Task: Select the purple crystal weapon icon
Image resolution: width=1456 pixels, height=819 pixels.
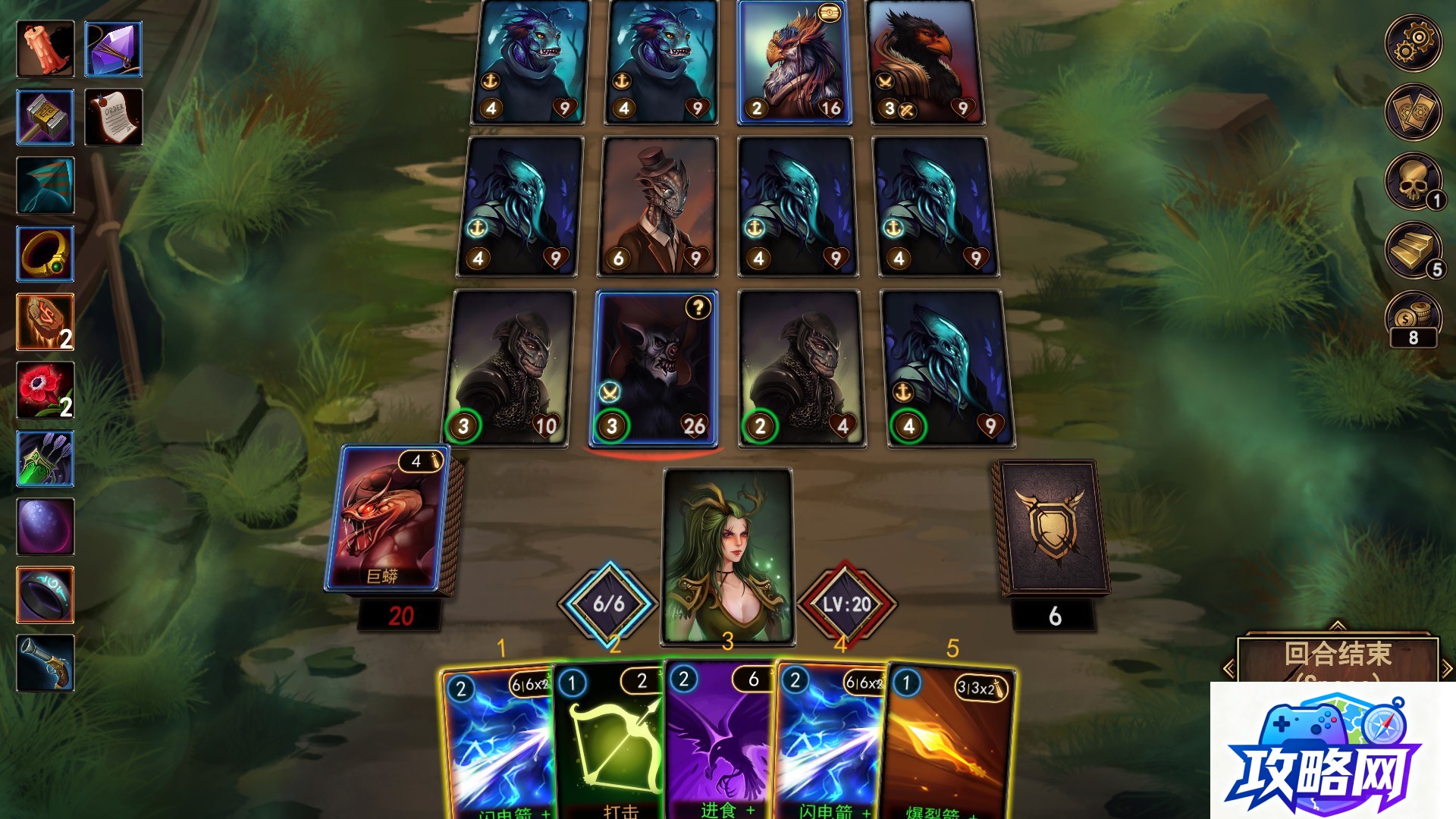Action: (112, 49)
